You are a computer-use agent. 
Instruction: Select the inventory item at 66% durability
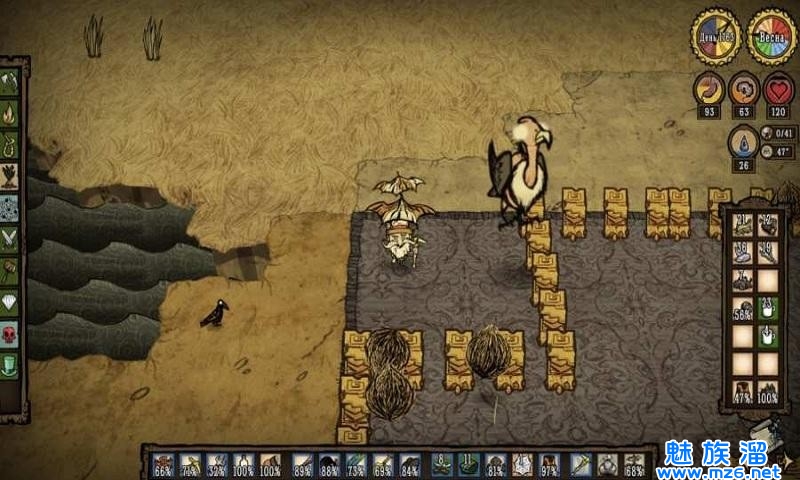click(163, 464)
